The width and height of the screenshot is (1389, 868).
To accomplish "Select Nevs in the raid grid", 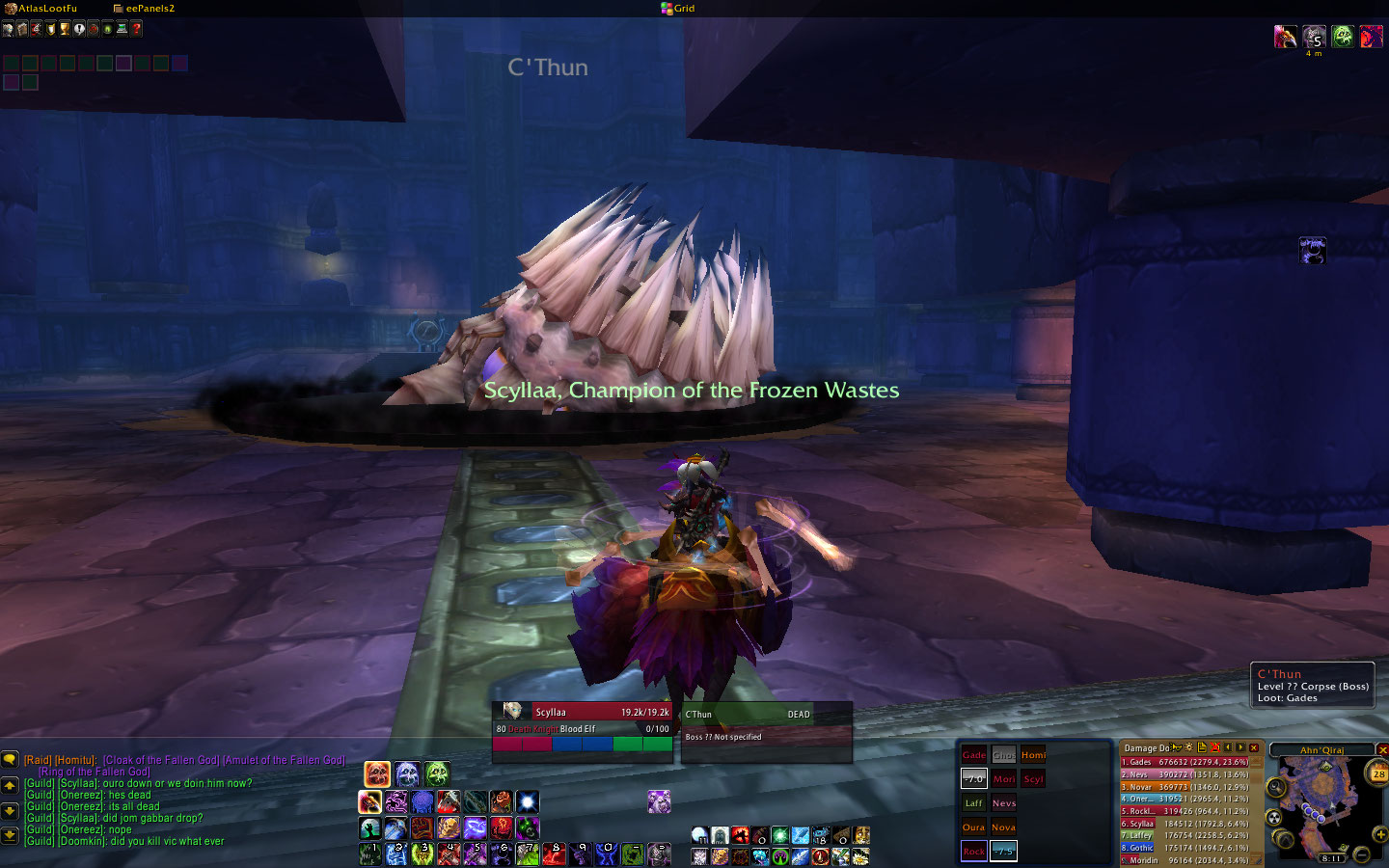I will coord(1004,802).
